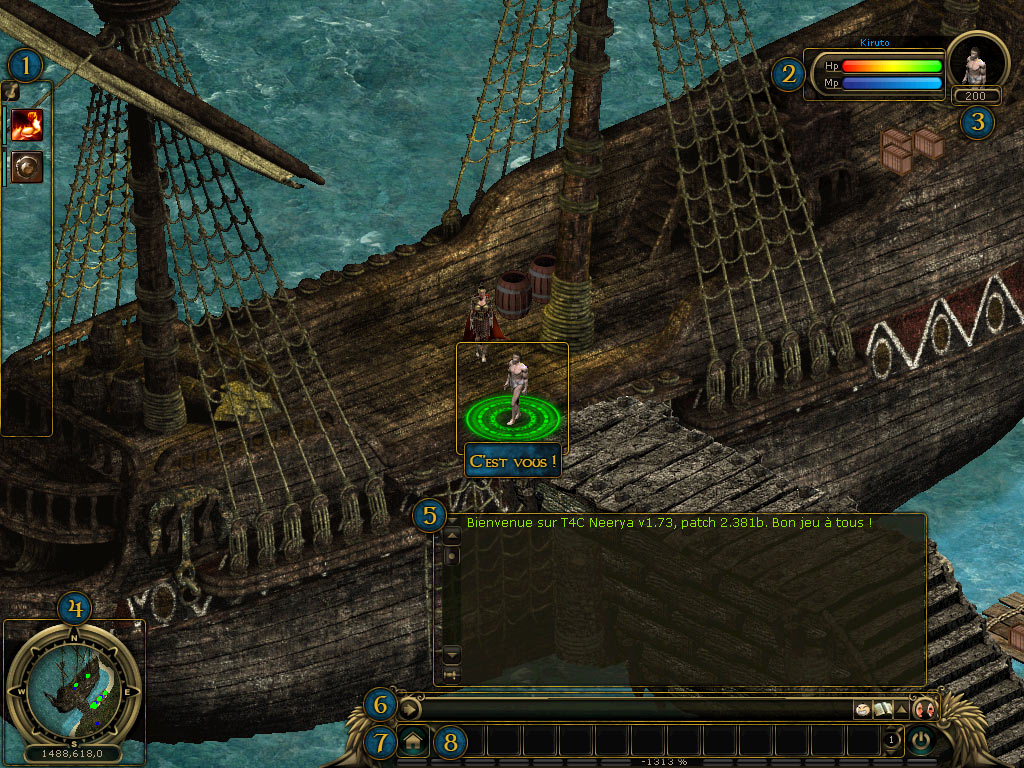Click the red mask icon by chat

coord(925,709)
